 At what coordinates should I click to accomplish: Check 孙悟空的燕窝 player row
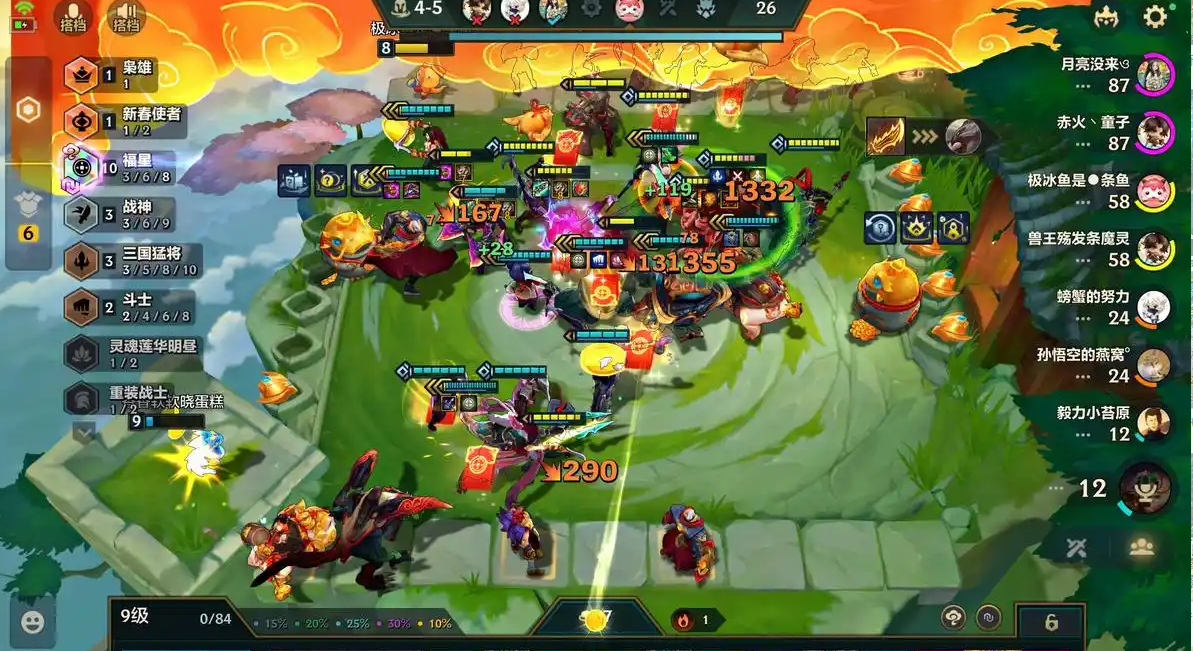coord(1111,365)
